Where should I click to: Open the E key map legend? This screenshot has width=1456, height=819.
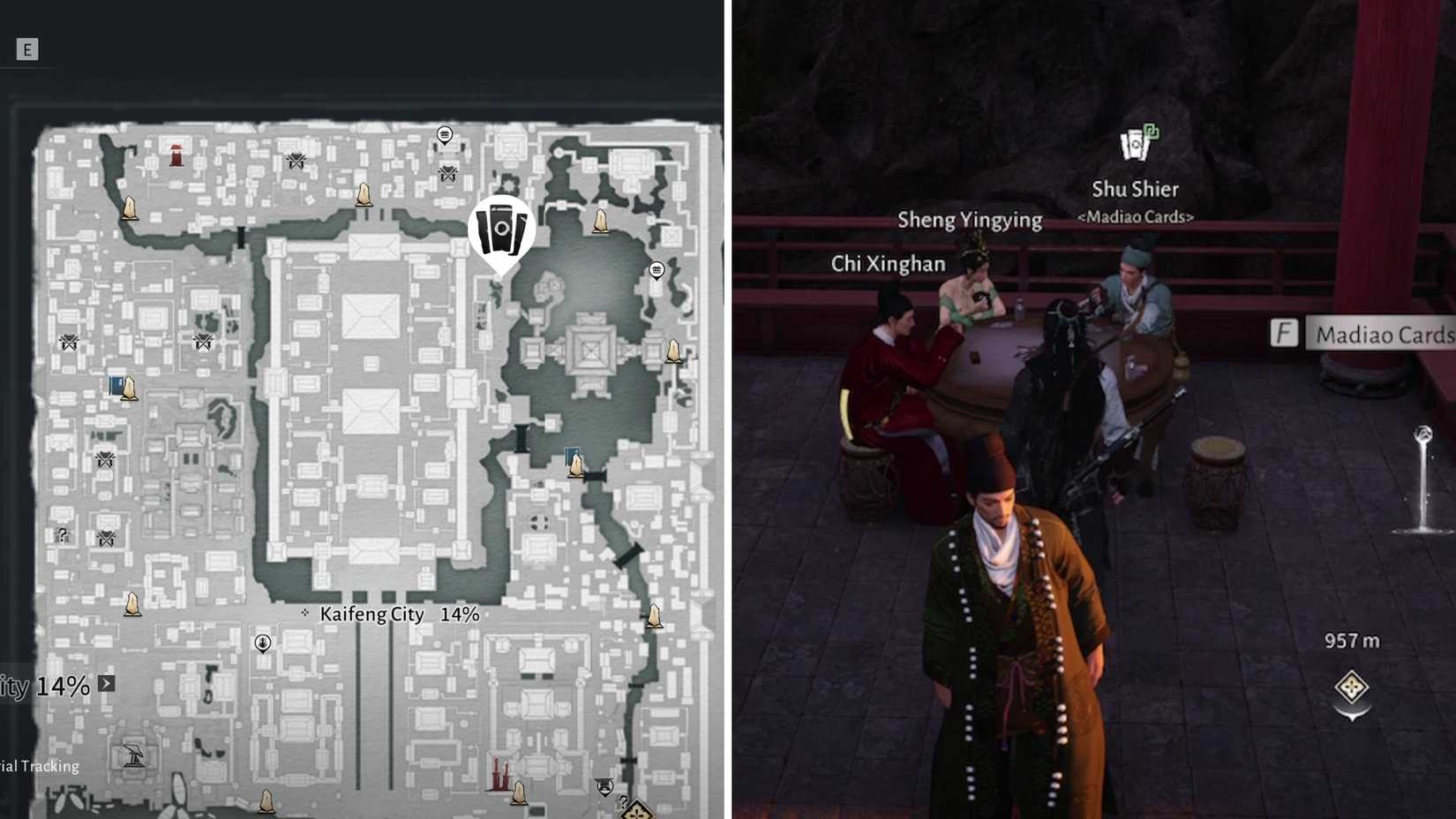[27, 49]
